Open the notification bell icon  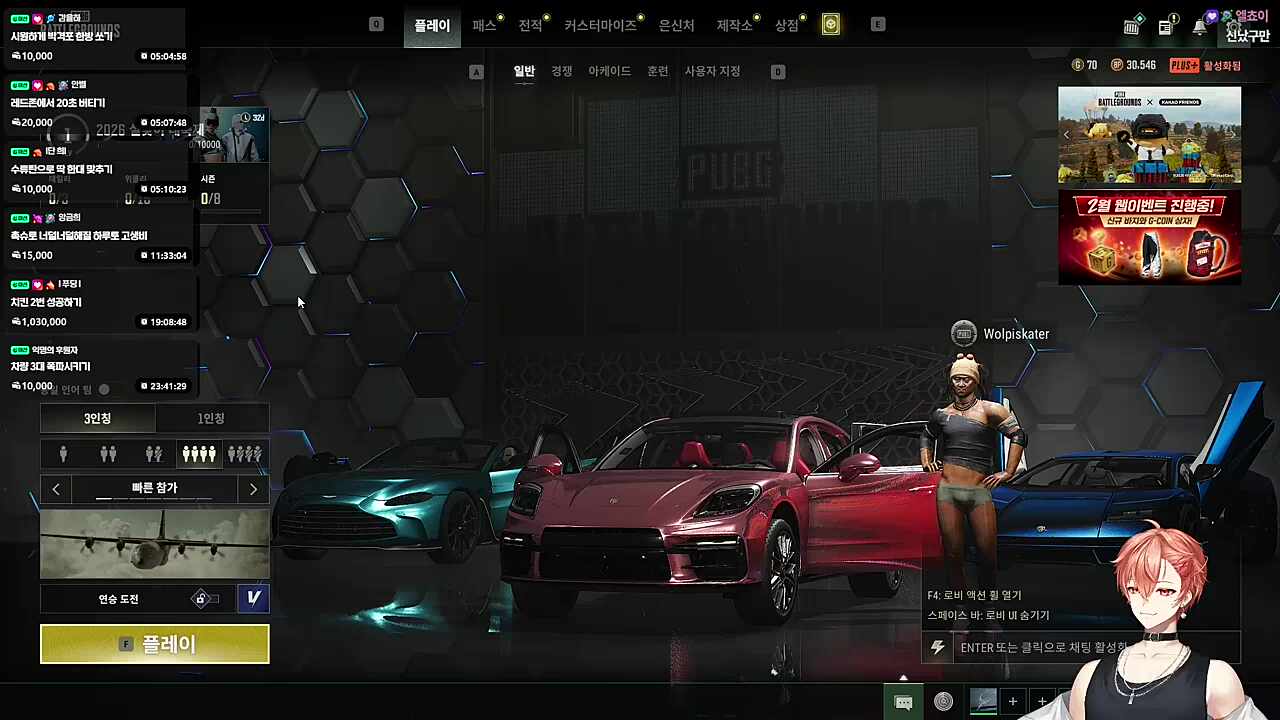[x=1199, y=27]
